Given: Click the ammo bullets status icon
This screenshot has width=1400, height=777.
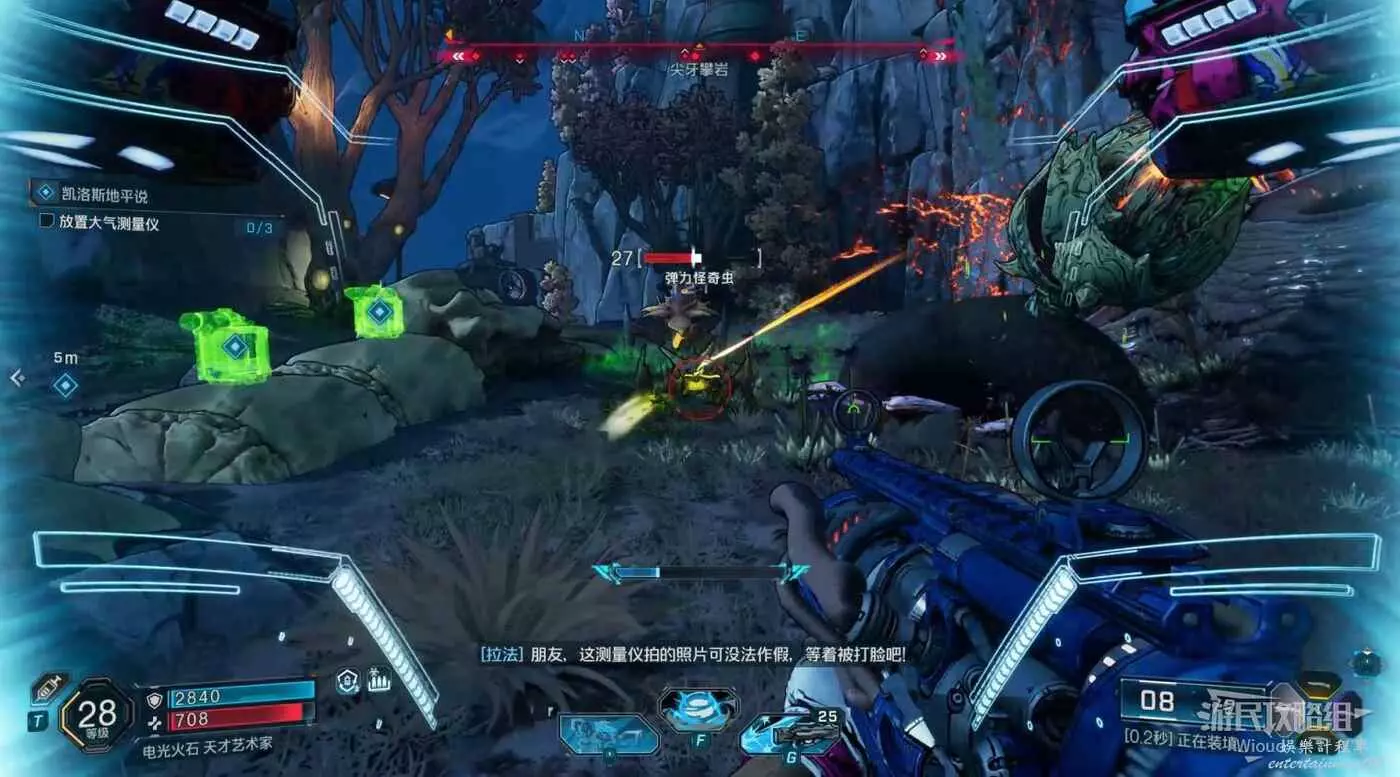Looking at the screenshot, I should tap(379, 681).
